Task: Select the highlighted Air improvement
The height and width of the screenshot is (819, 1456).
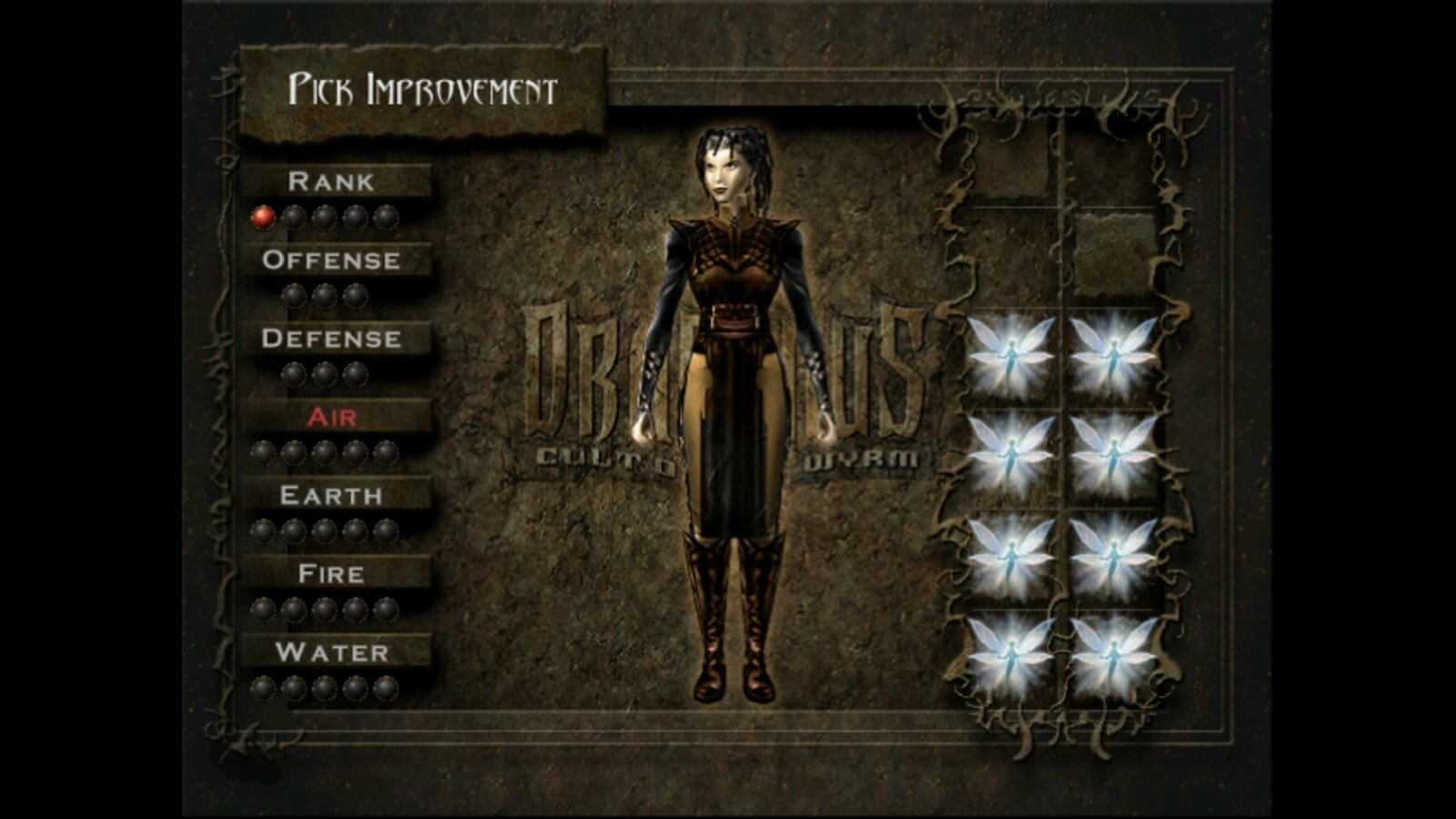Action: 332,417
